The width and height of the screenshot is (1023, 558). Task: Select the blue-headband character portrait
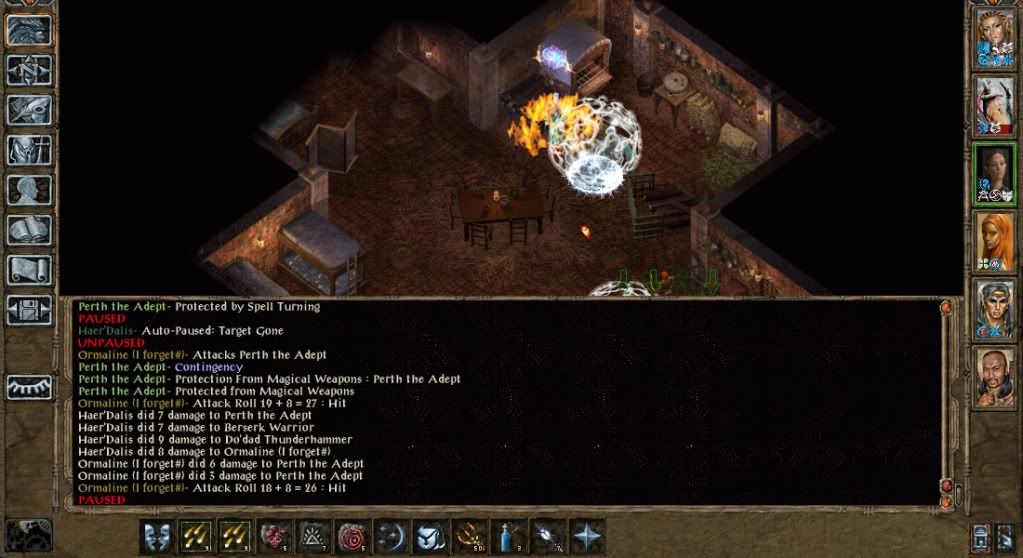click(995, 310)
